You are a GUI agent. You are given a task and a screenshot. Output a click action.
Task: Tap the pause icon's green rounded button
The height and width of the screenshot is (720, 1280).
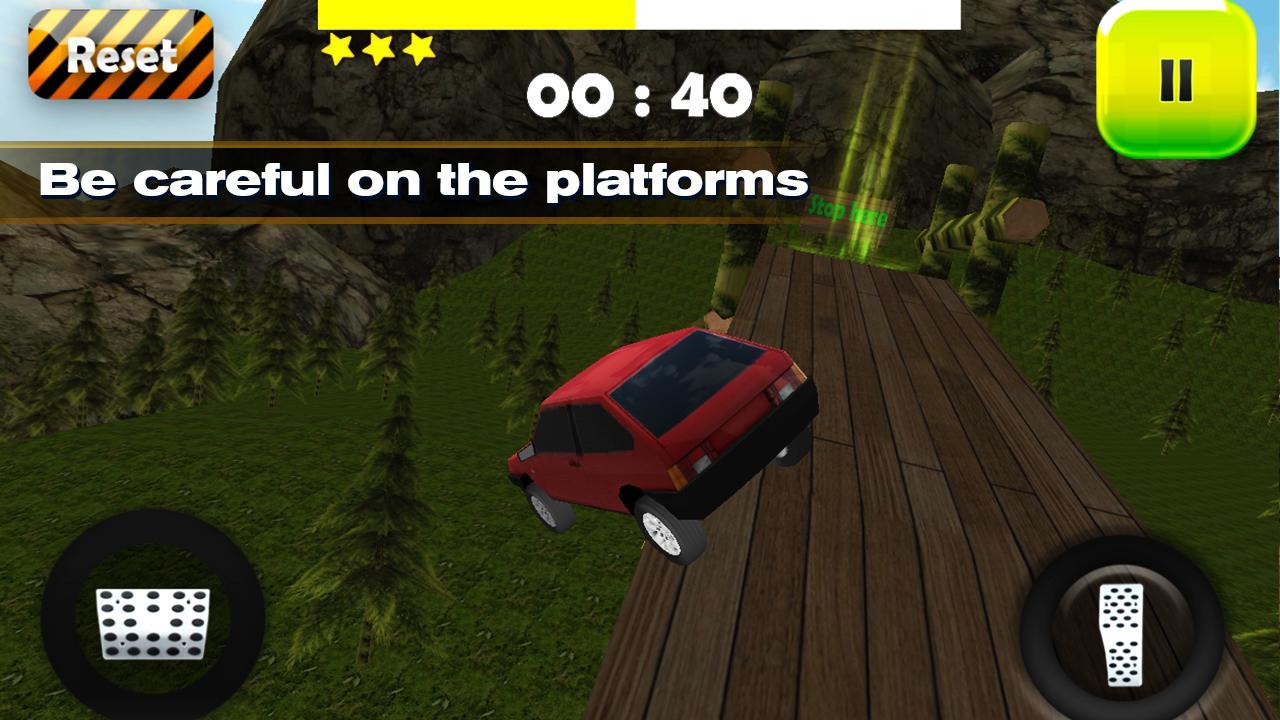click(1175, 78)
